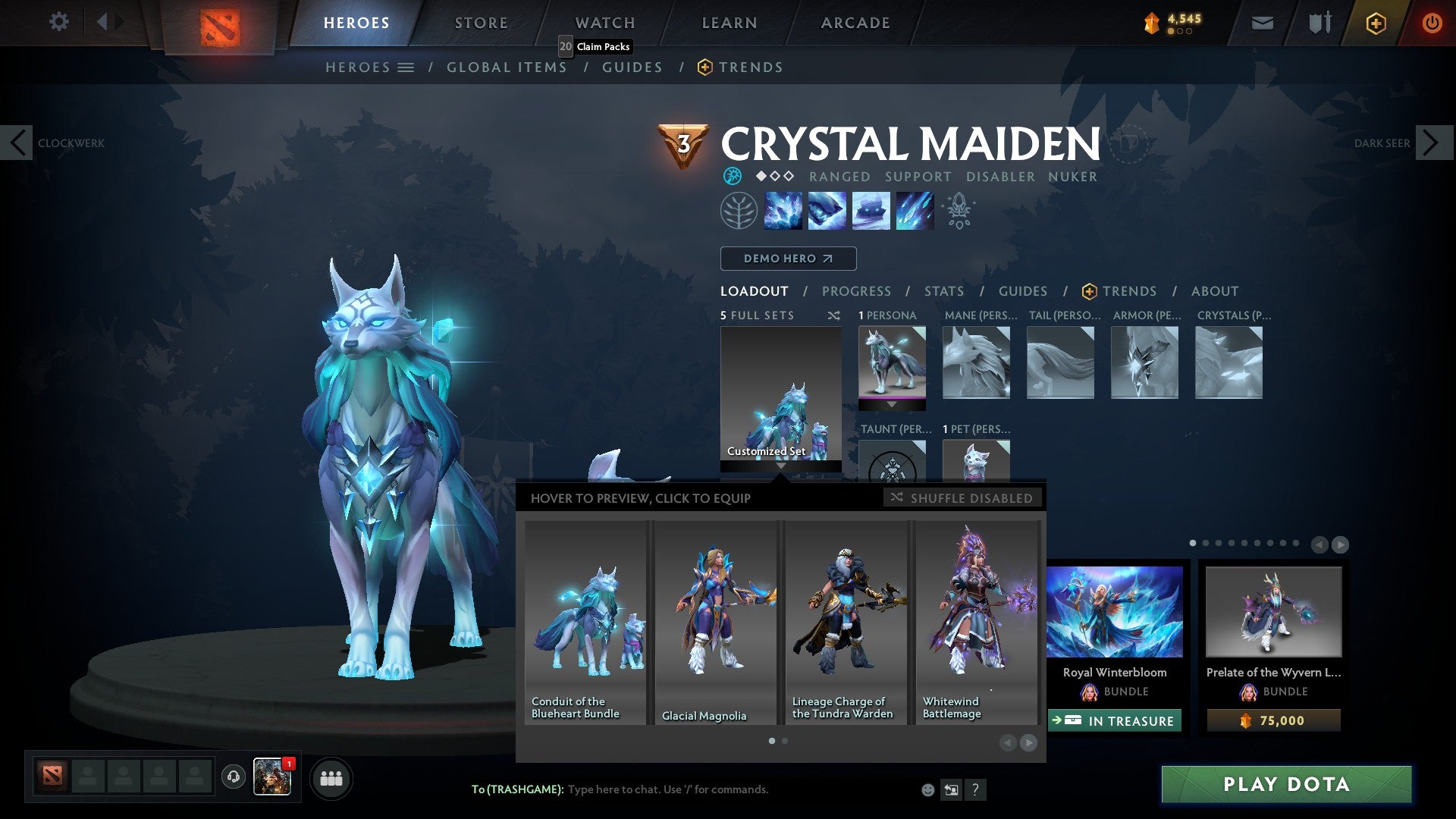Switch to the Progress tab

click(857, 291)
